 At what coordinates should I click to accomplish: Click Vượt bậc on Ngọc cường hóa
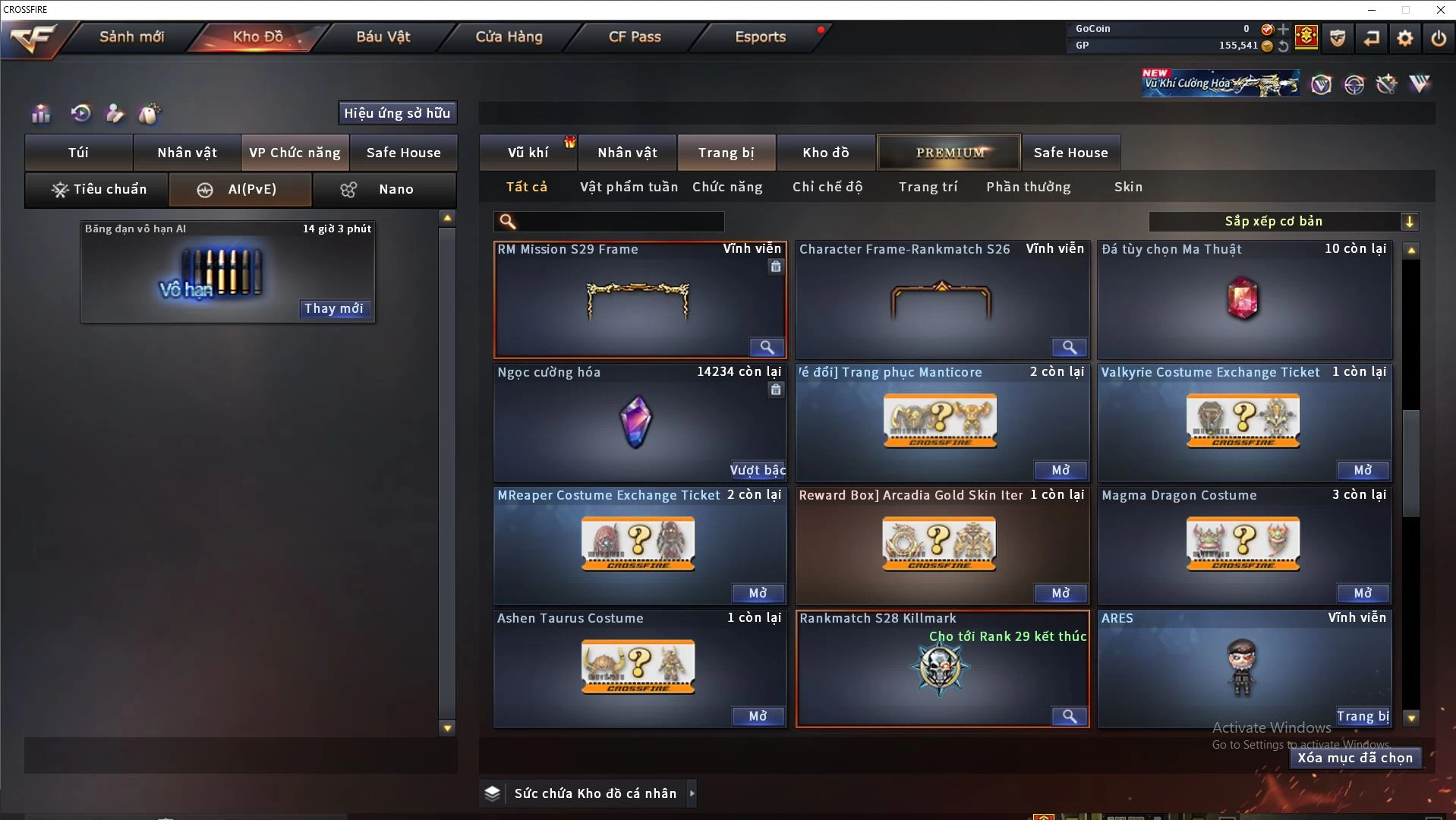pyautogui.click(x=757, y=470)
